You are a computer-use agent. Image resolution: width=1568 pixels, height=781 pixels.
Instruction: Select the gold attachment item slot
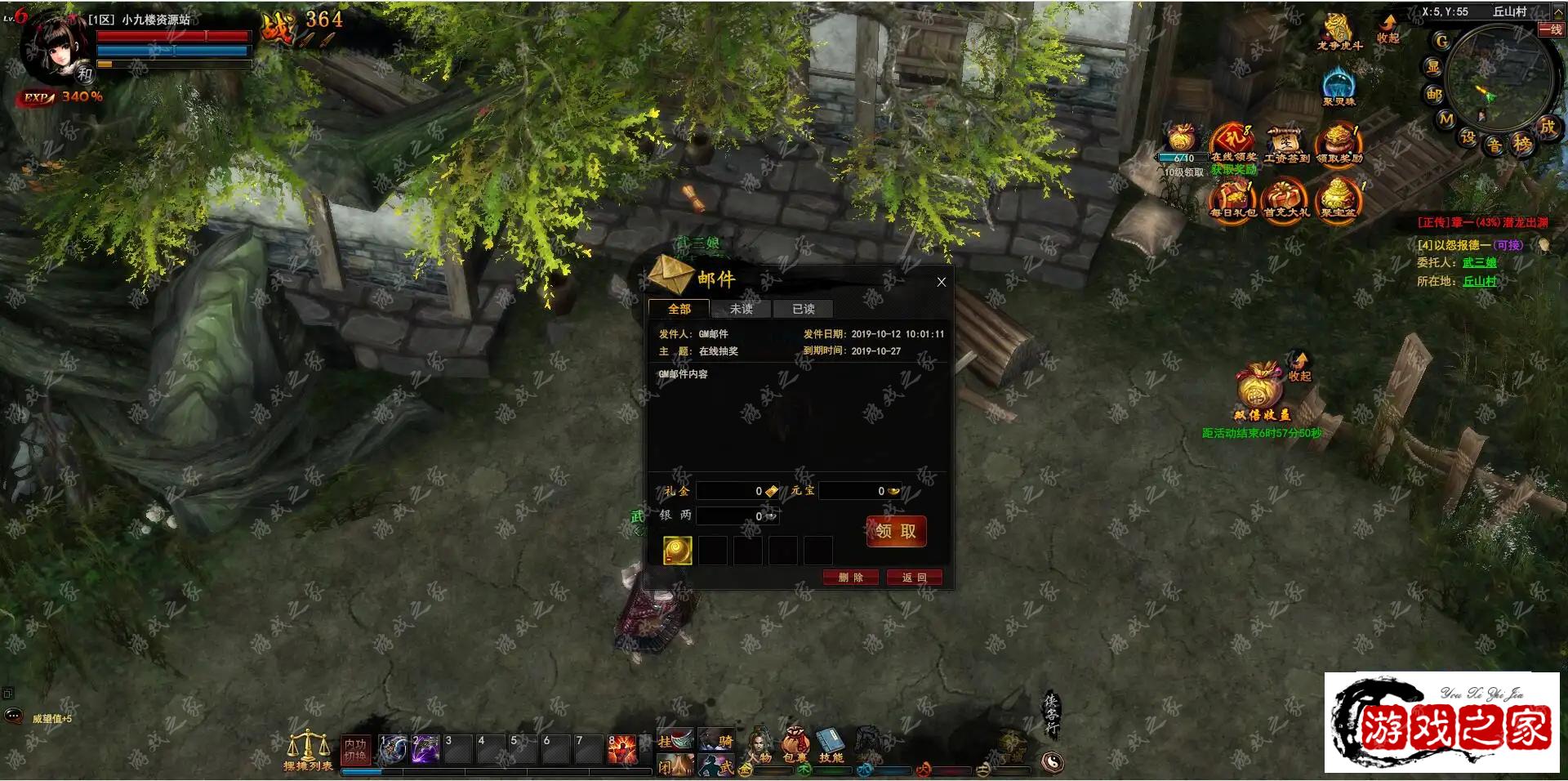677,551
